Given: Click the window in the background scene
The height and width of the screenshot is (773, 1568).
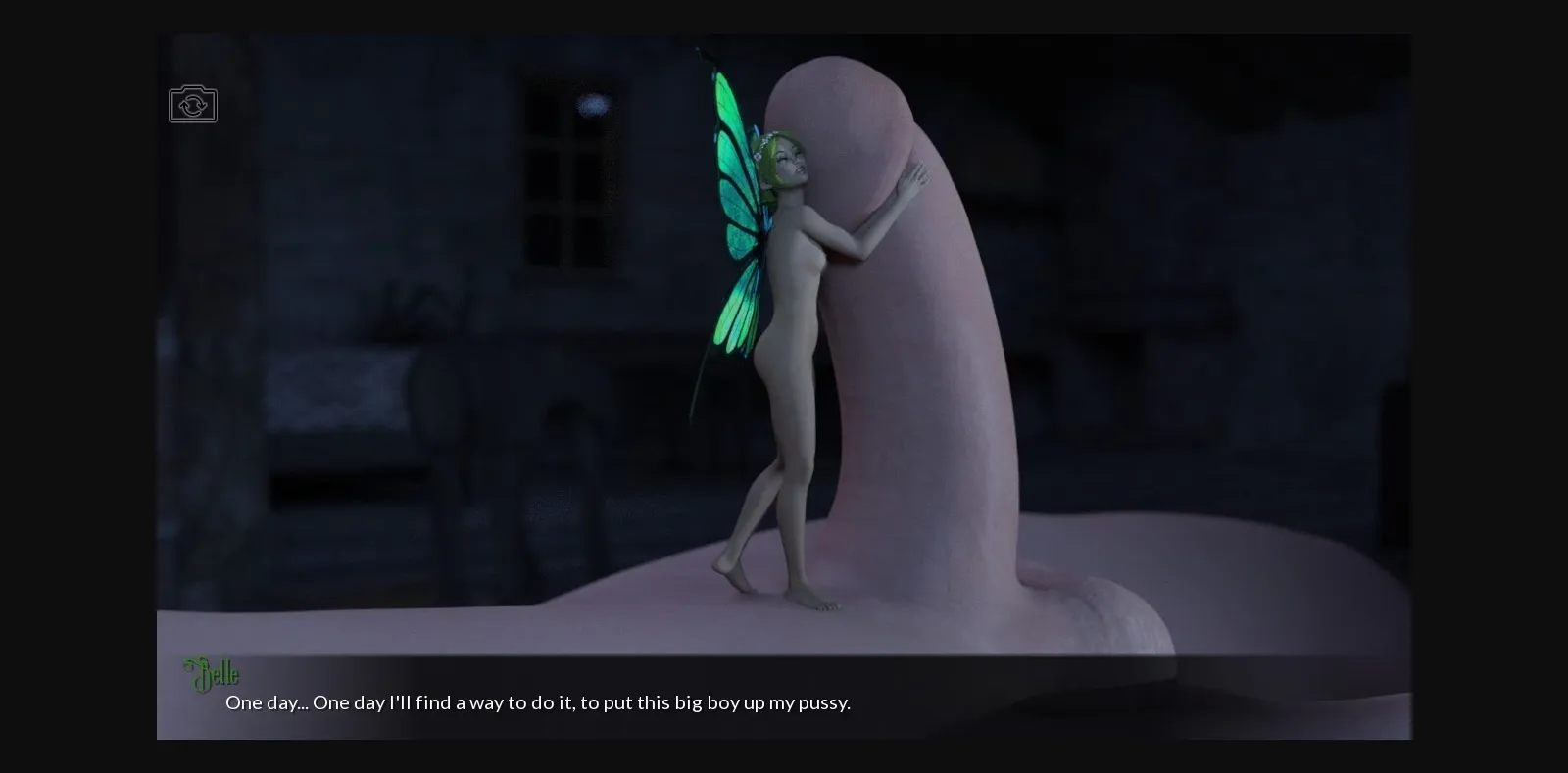Looking at the screenshot, I should click(x=568, y=176).
